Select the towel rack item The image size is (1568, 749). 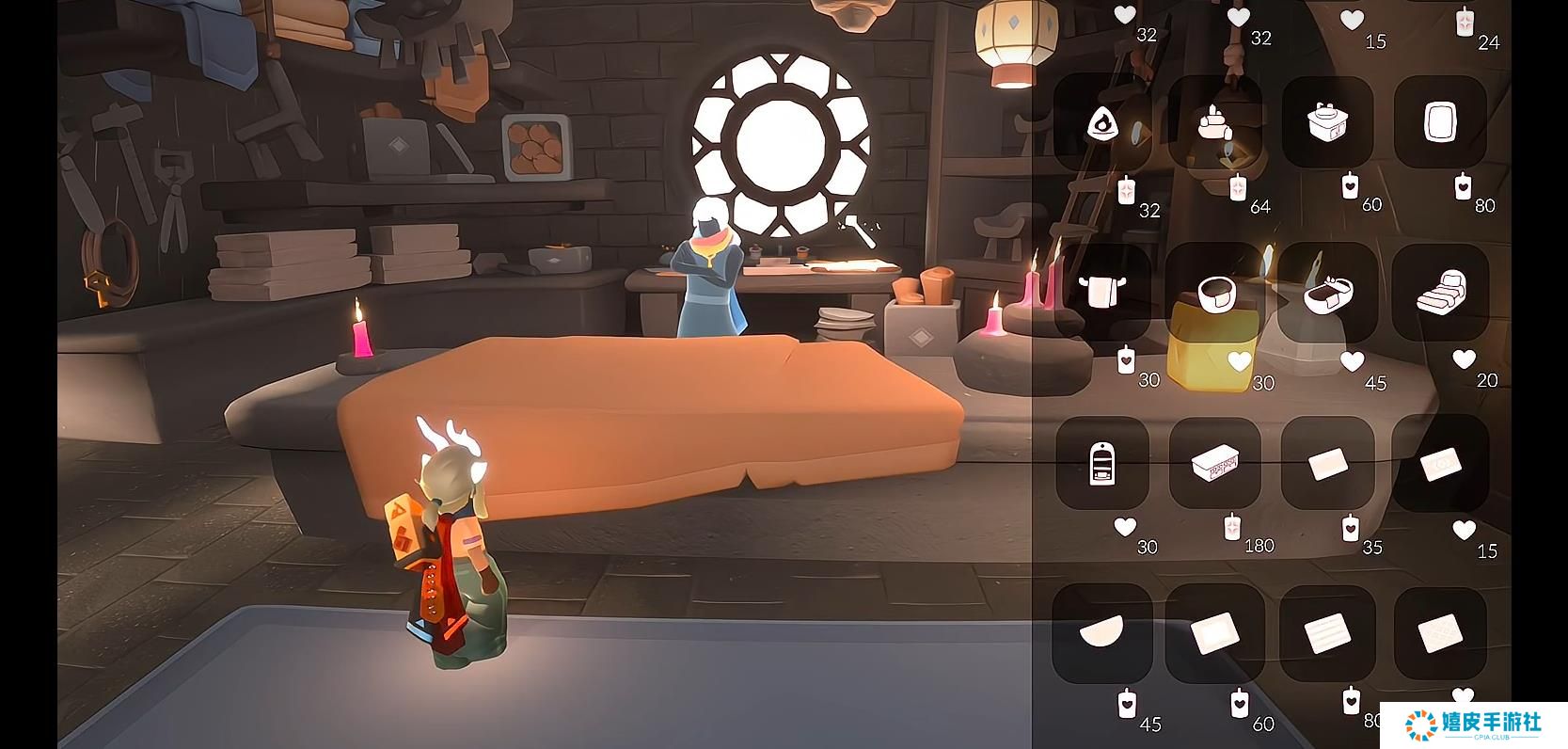pos(1101,293)
